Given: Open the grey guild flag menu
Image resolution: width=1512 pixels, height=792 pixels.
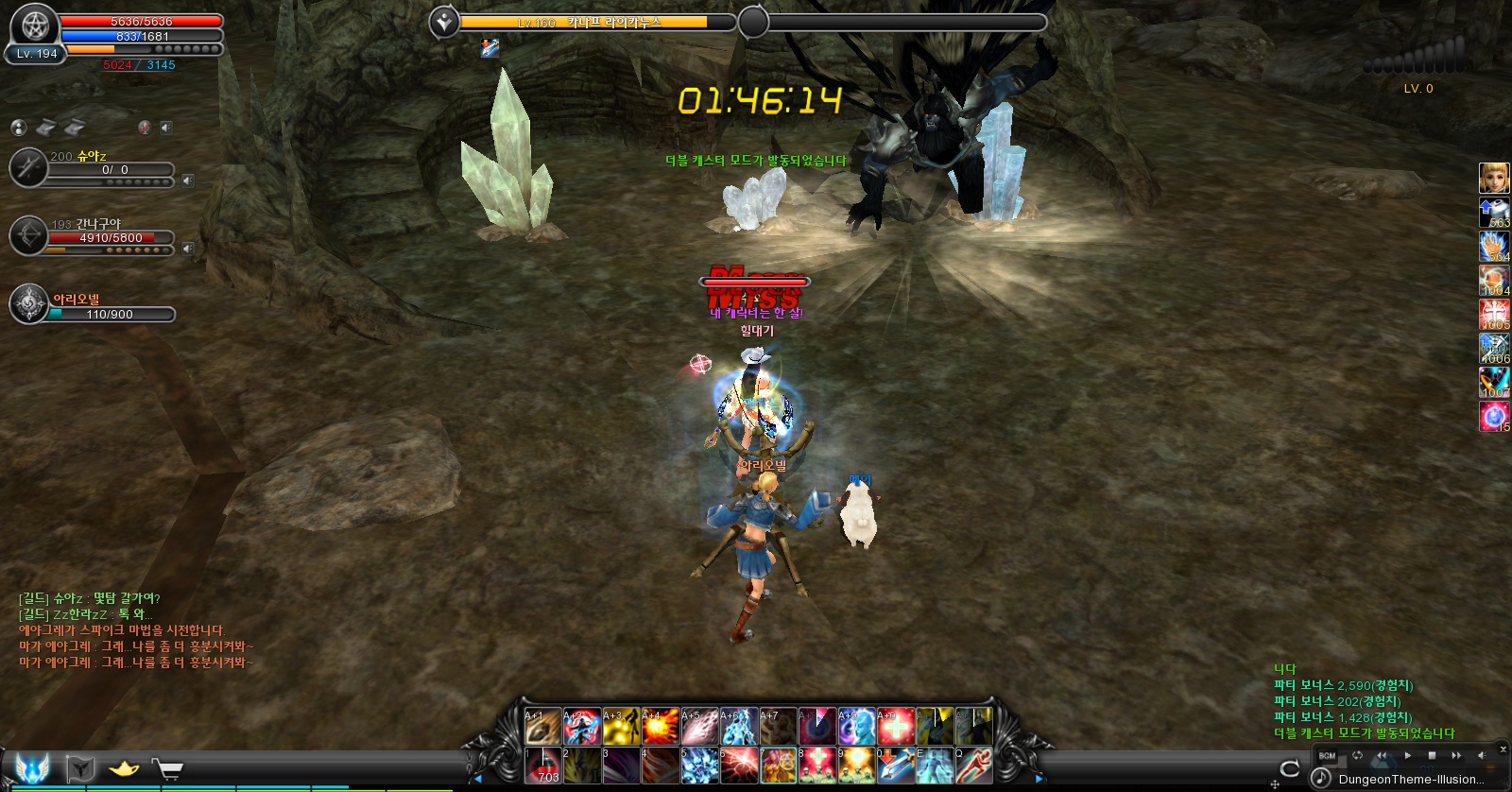Looking at the screenshot, I should (81, 769).
